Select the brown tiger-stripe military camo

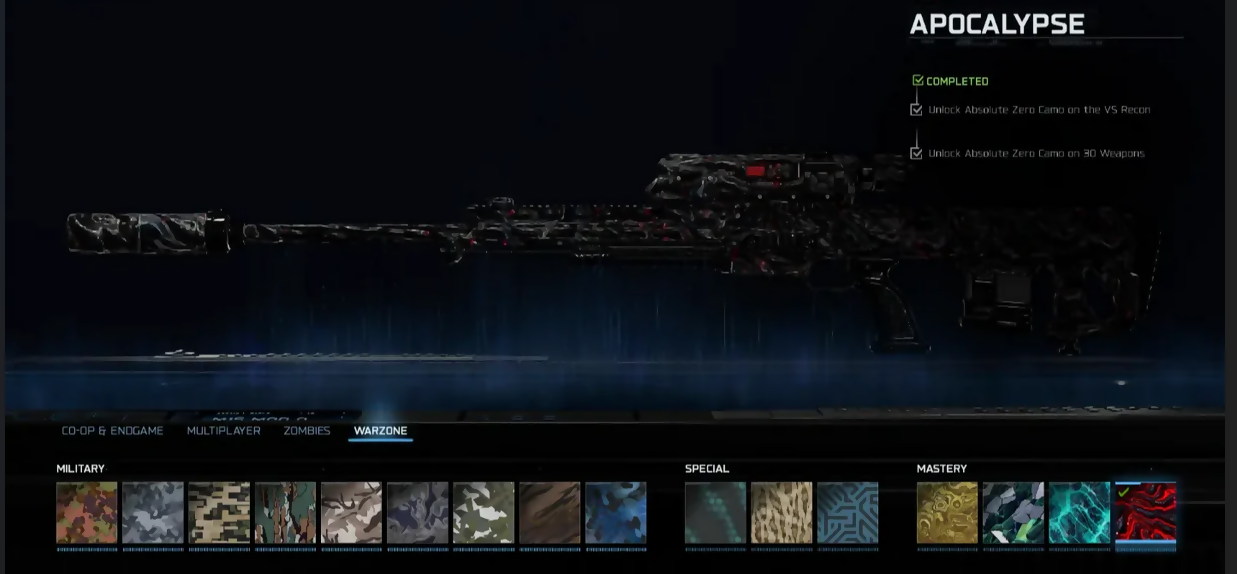tap(549, 513)
